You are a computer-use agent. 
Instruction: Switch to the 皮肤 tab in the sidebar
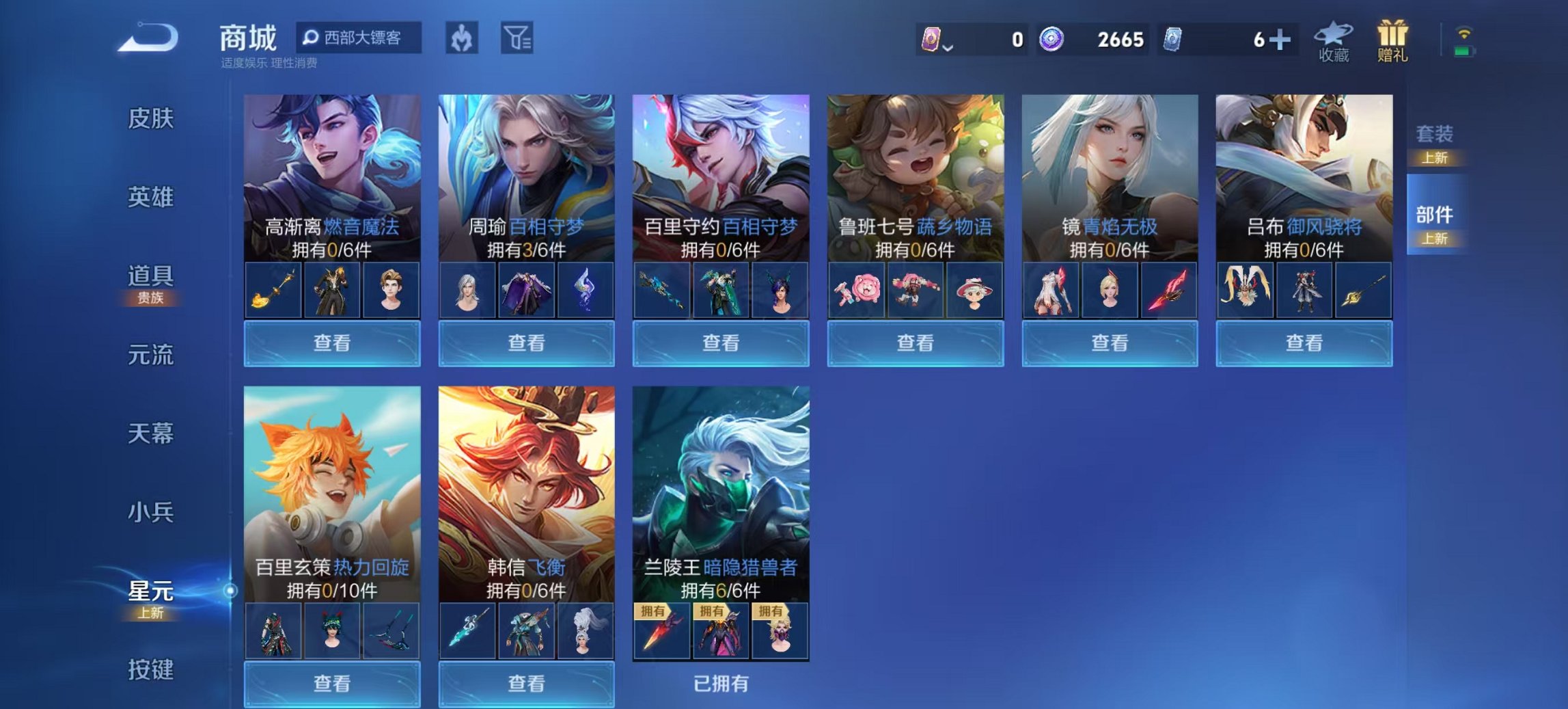pyautogui.click(x=152, y=118)
